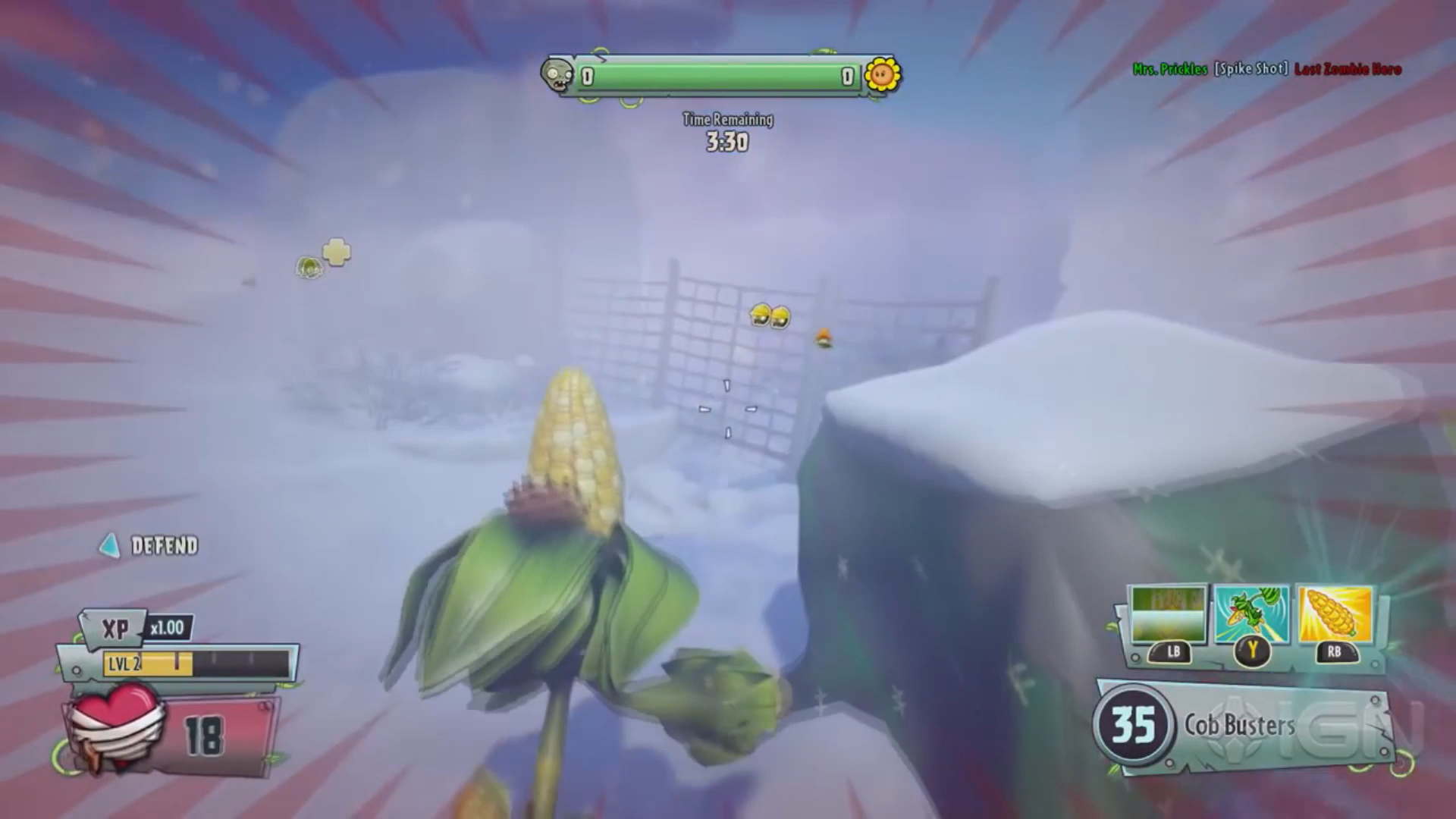Click the yellow plus heal marker
This screenshot has width=1456, height=819.
tap(337, 252)
